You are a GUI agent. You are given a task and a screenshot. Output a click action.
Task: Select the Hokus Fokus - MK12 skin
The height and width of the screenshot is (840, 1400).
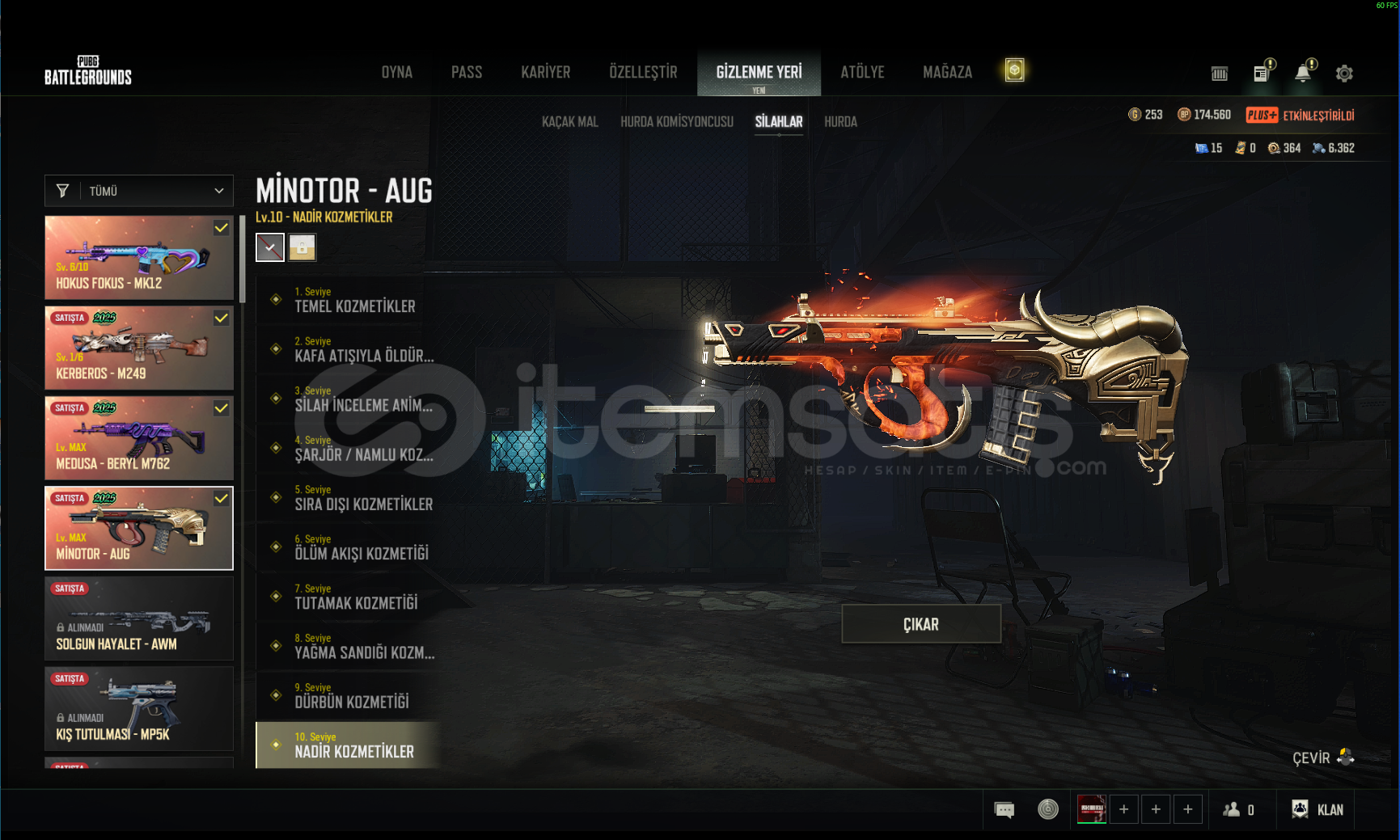point(139,258)
